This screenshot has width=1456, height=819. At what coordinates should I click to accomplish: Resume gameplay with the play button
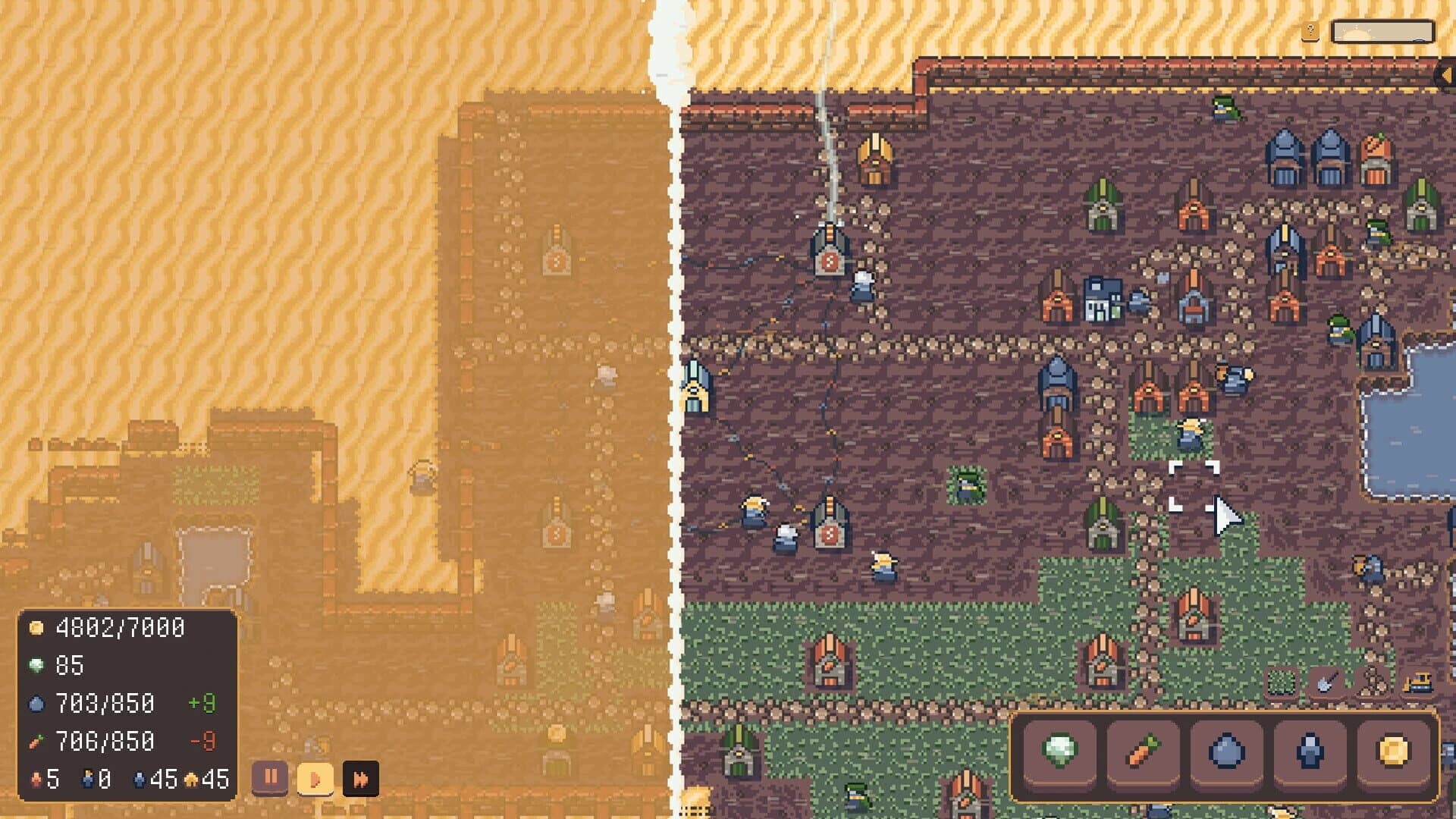tap(315, 778)
